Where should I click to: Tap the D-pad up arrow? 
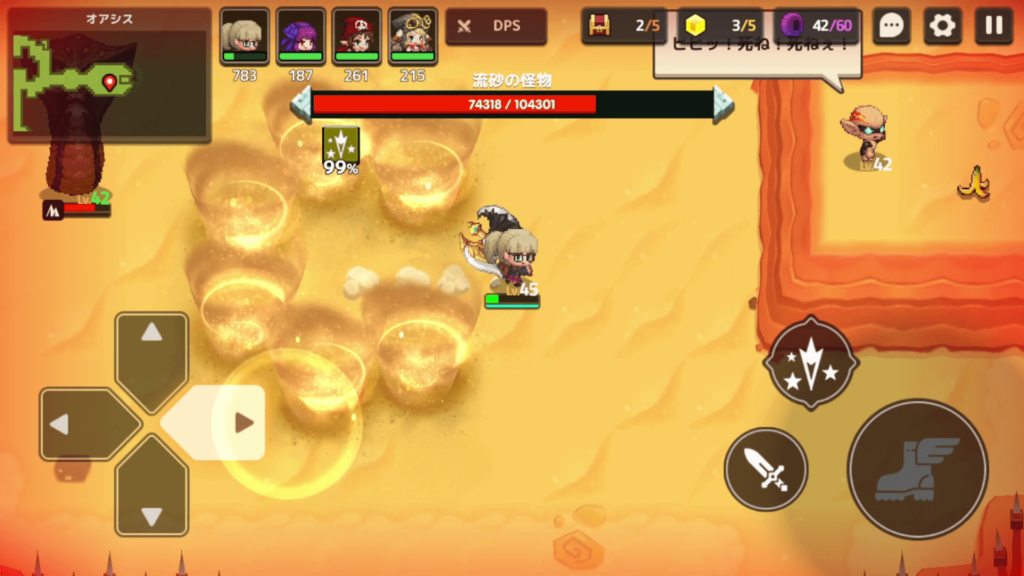pyautogui.click(x=152, y=350)
